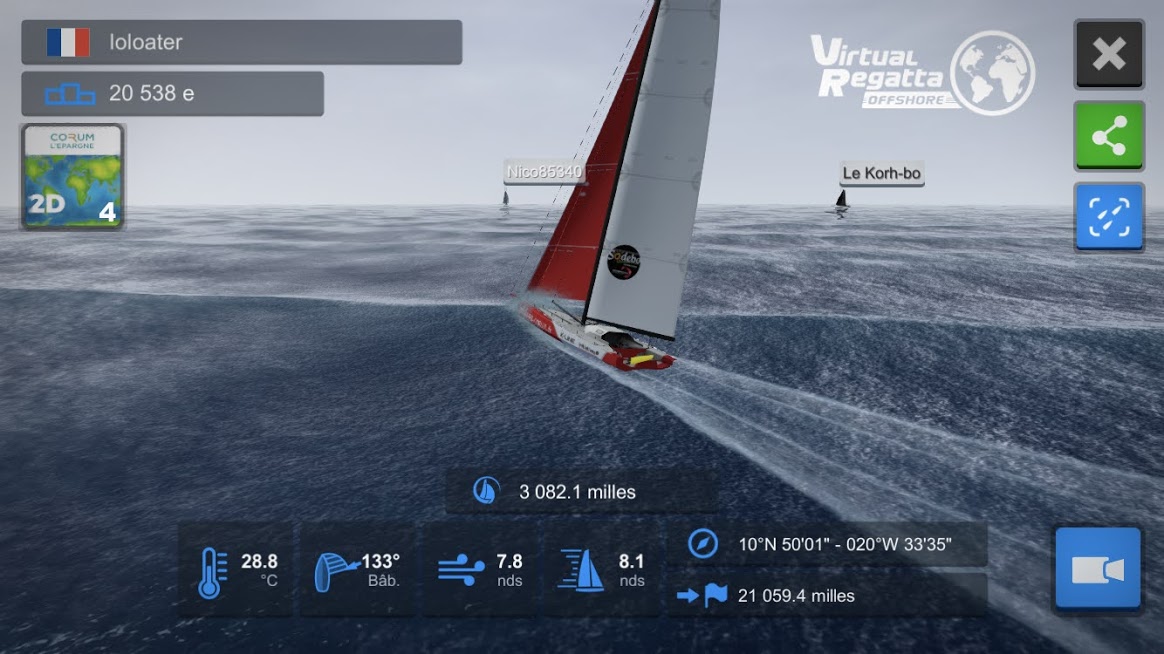Viewport: 1164px width, 654px height.
Task: Open the loloater player name bar
Action: coord(241,42)
